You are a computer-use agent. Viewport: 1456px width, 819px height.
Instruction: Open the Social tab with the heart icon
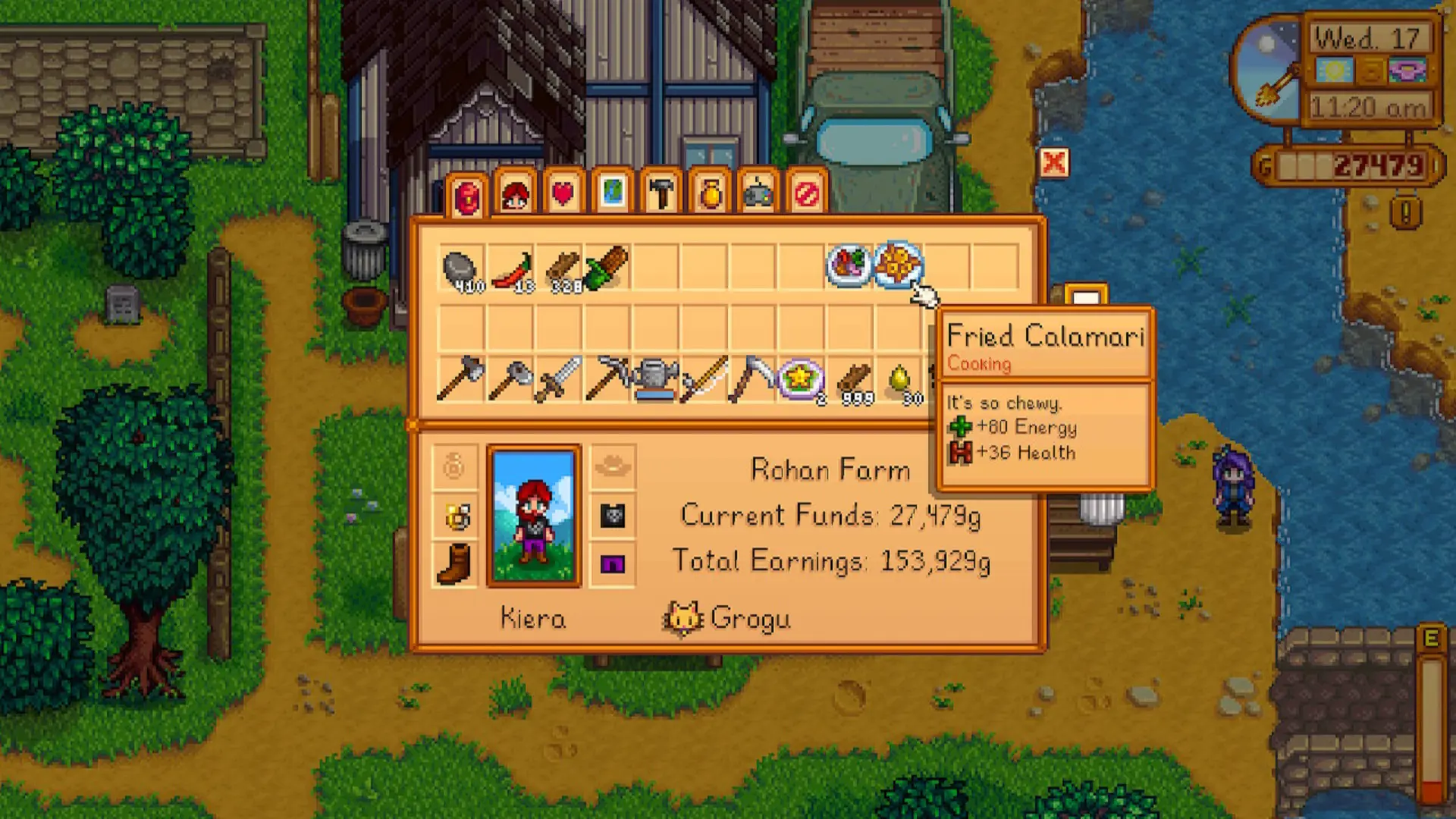[563, 193]
